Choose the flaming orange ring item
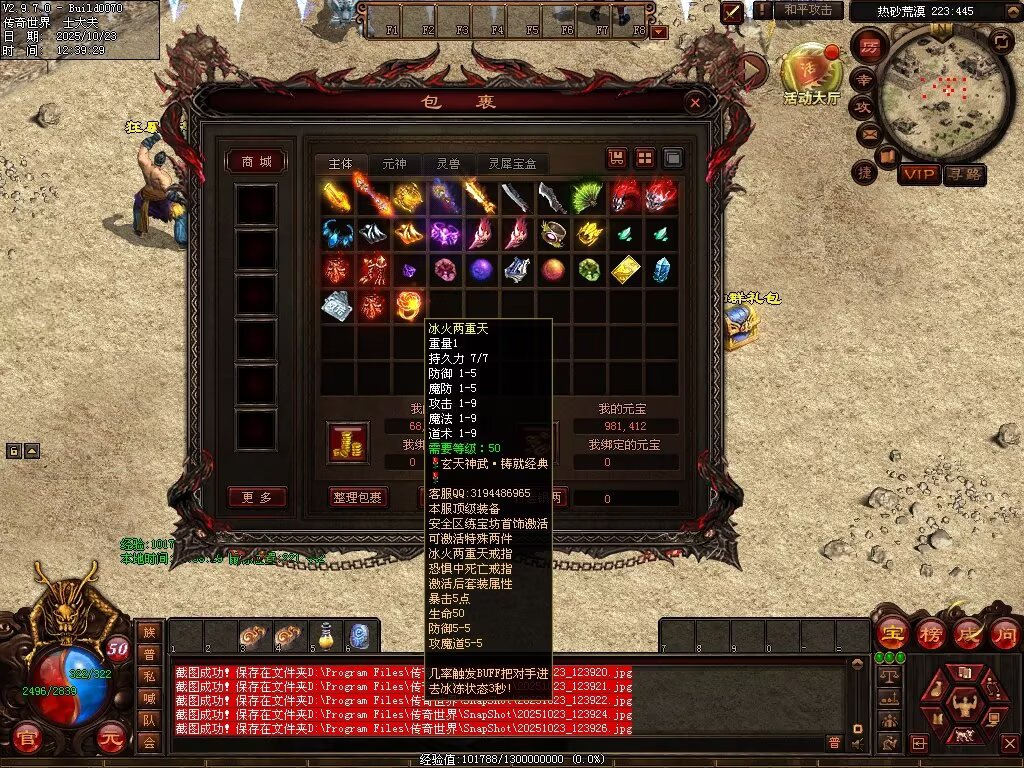1024x768 pixels. point(408,305)
